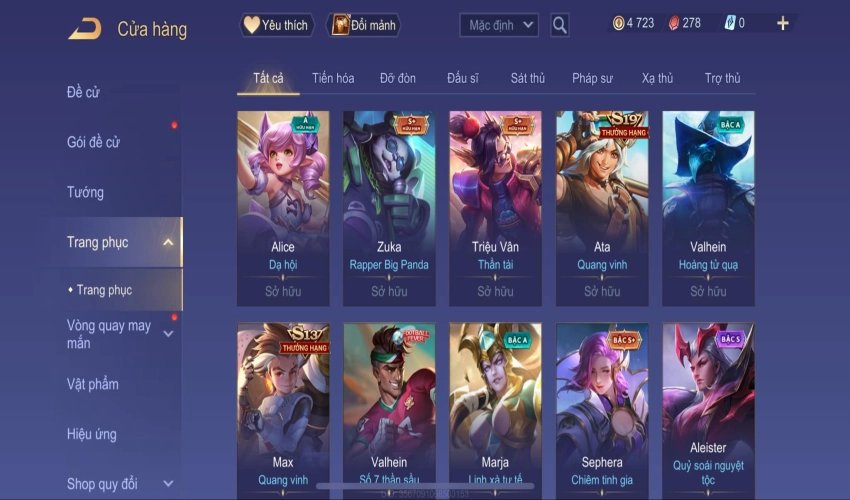This screenshot has width=850, height=500.
Task: Collapse the Trang phục menu section
Action: (x=167, y=242)
